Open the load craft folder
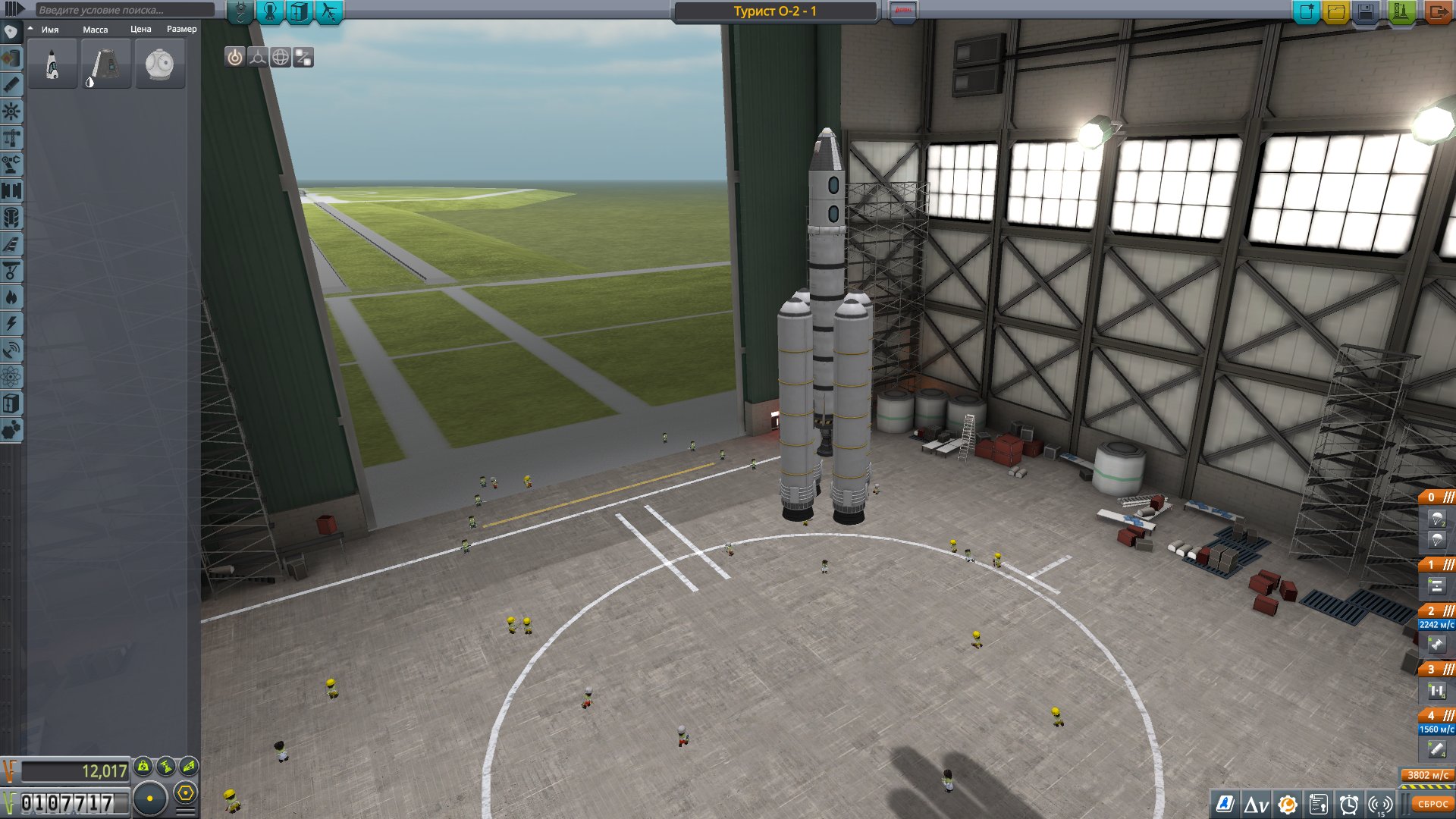1456x819 pixels. click(x=1336, y=12)
